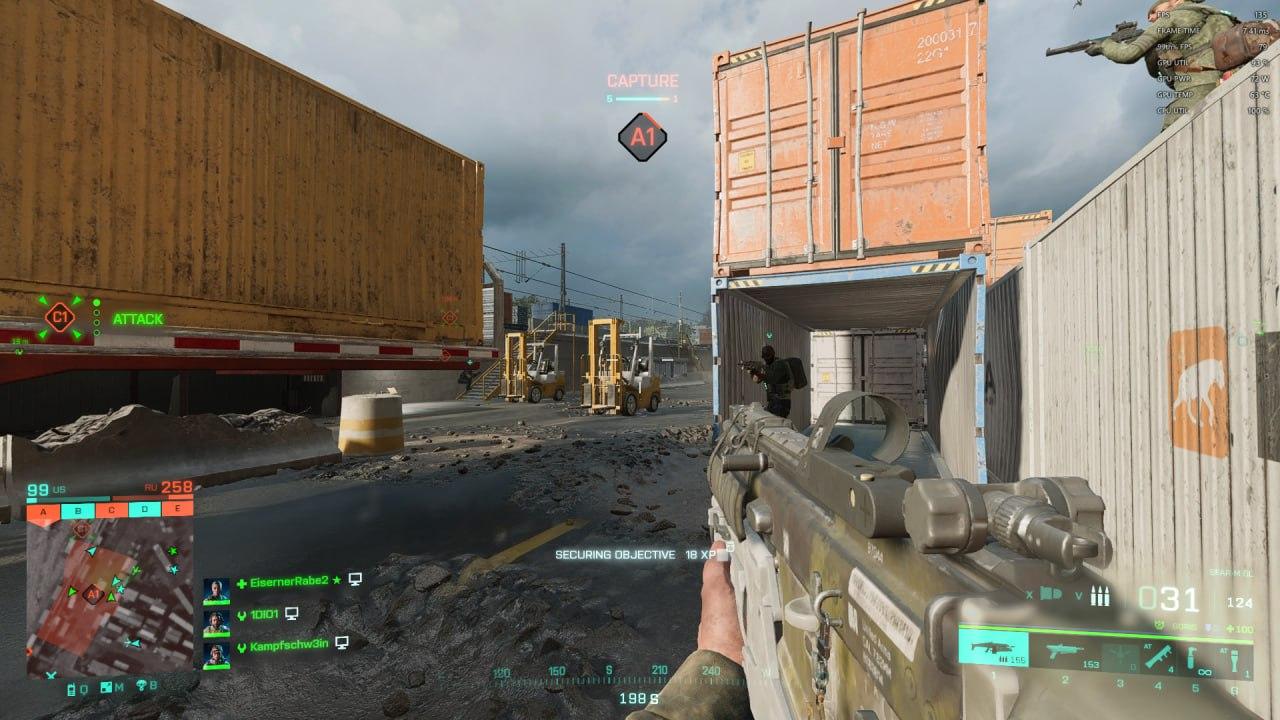Pick the E objective flag indicator
Image resolution: width=1280 pixels, height=720 pixels.
tap(177, 511)
